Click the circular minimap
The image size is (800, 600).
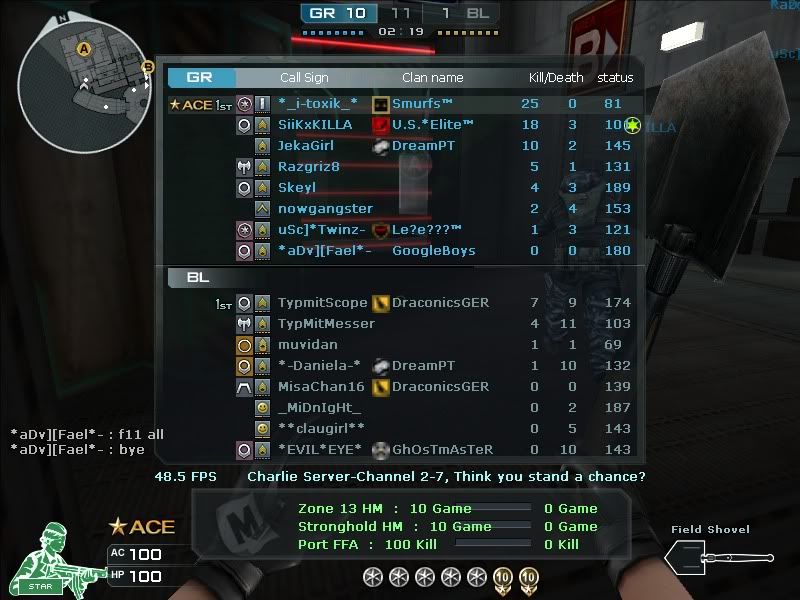[83, 84]
